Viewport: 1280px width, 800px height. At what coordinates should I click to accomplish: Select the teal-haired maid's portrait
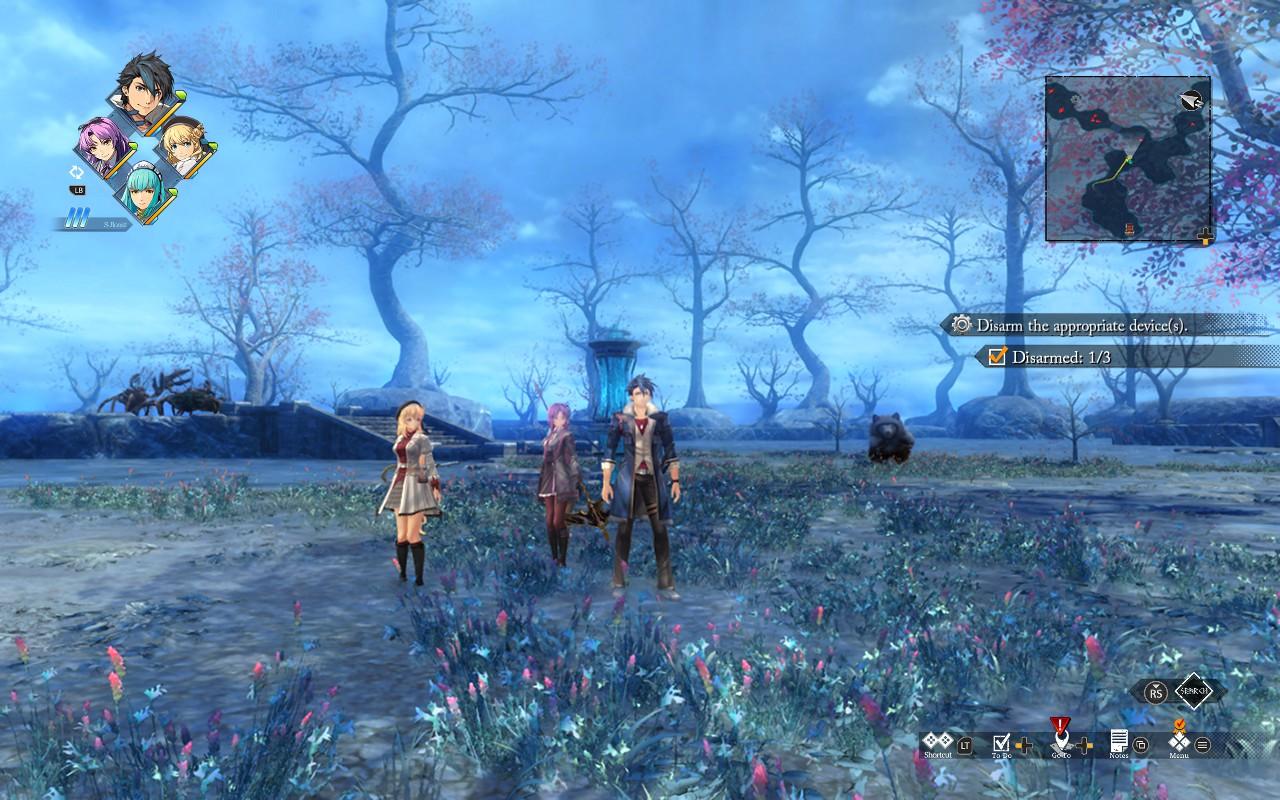click(x=145, y=190)
